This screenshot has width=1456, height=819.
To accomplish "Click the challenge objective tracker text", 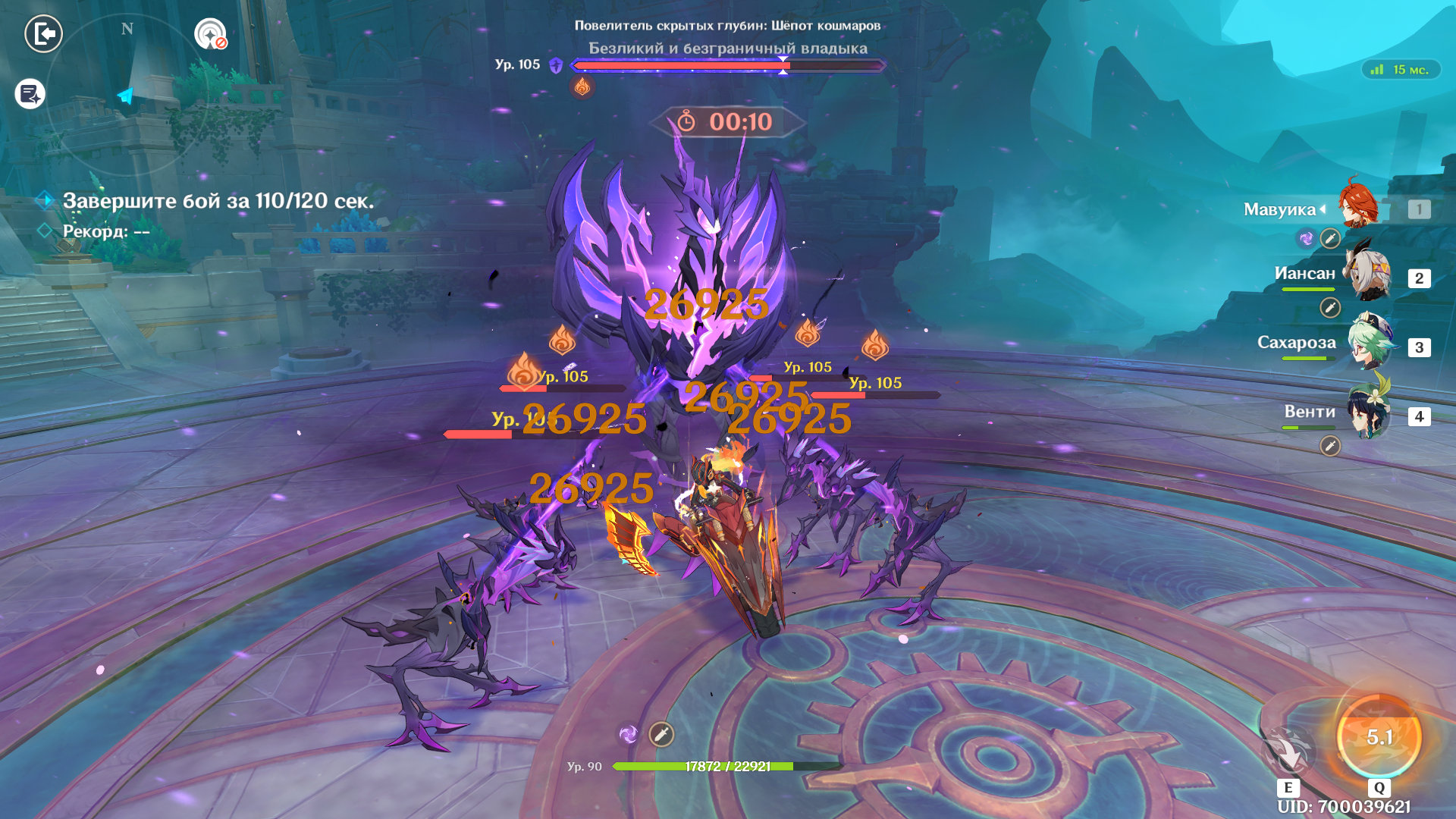I will [218, 201].
